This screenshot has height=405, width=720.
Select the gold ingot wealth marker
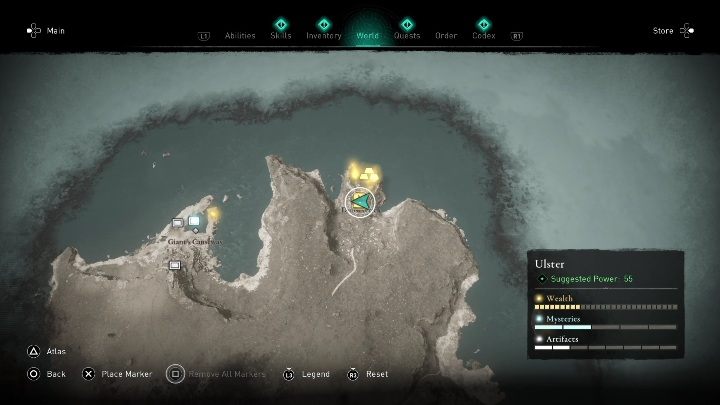pyautogui.click(x=371, y=177)
